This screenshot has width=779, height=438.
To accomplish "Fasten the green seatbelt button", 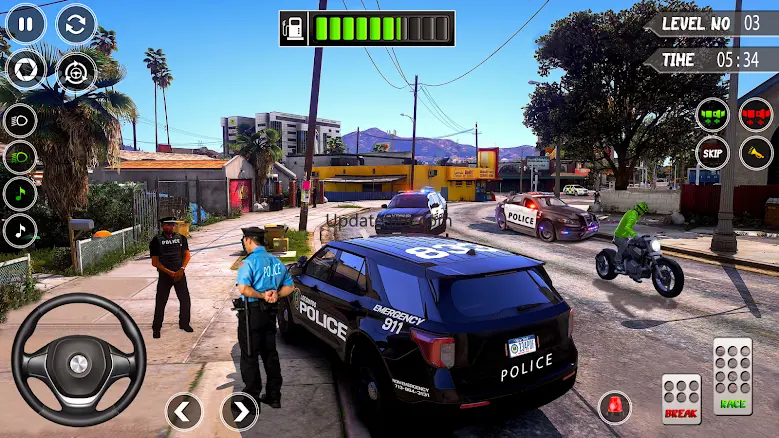I will [713, 114].
